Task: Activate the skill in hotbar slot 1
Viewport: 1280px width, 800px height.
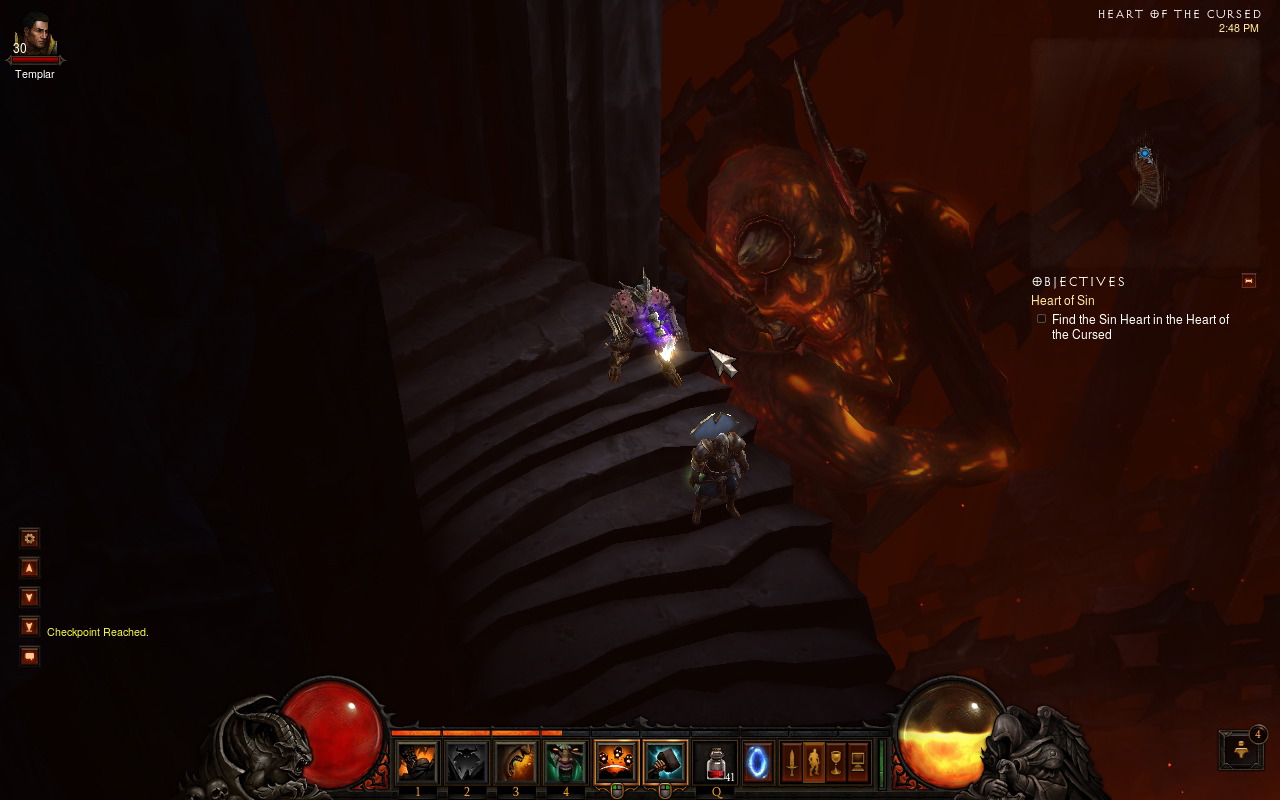Action: [417, 763]
